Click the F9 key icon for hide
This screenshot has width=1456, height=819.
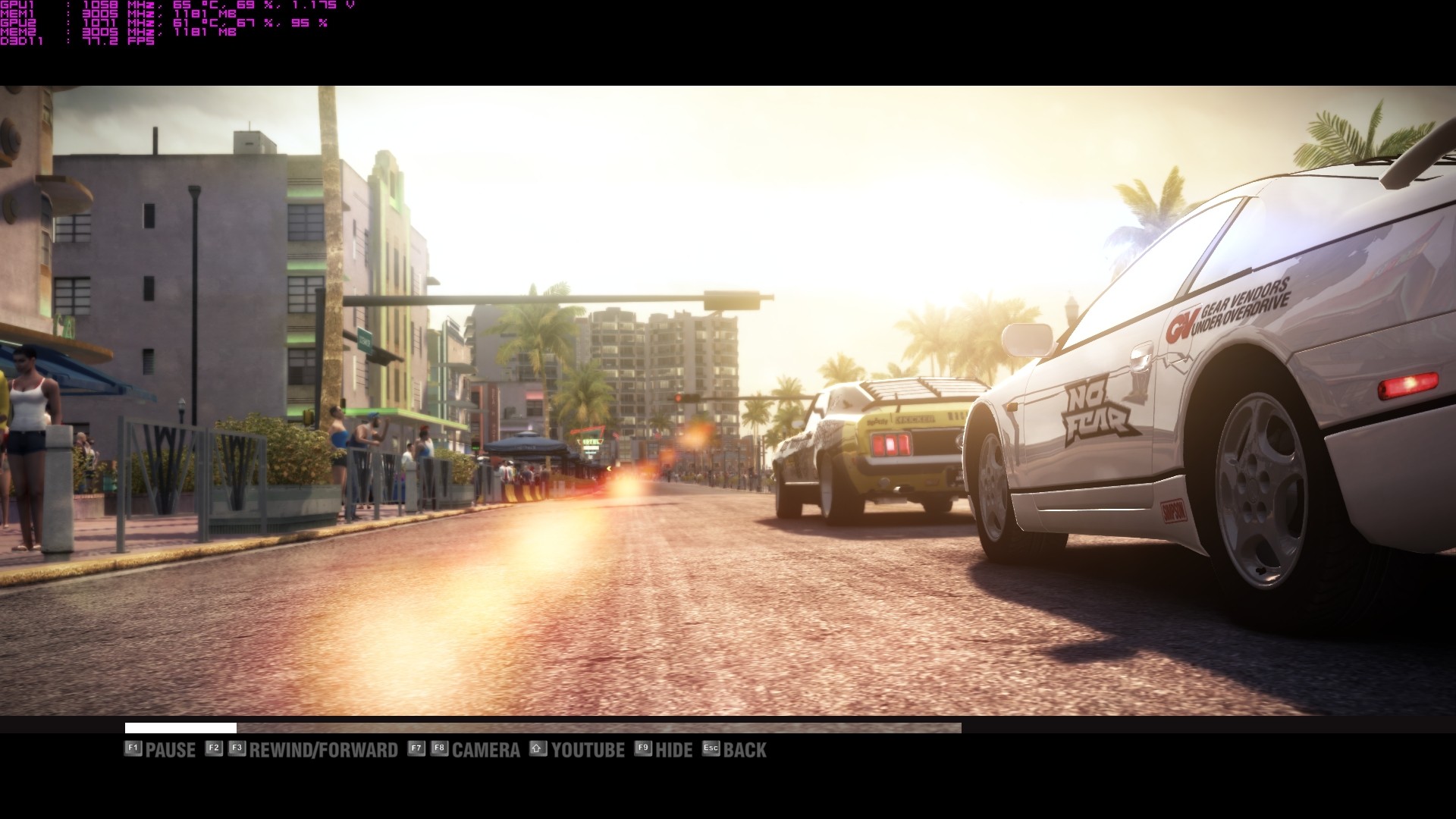(641, 748)
